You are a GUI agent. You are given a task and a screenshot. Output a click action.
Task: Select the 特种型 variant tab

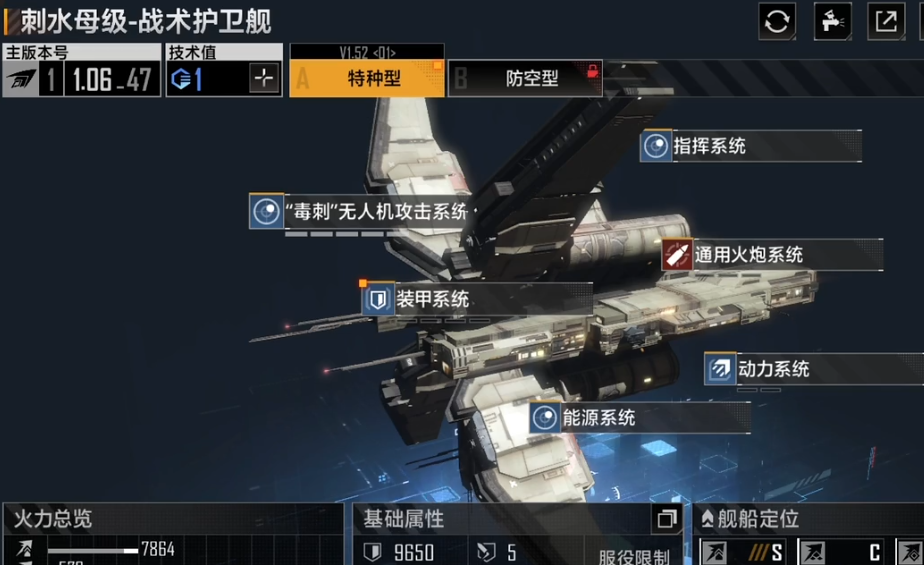tap(367, 79)
